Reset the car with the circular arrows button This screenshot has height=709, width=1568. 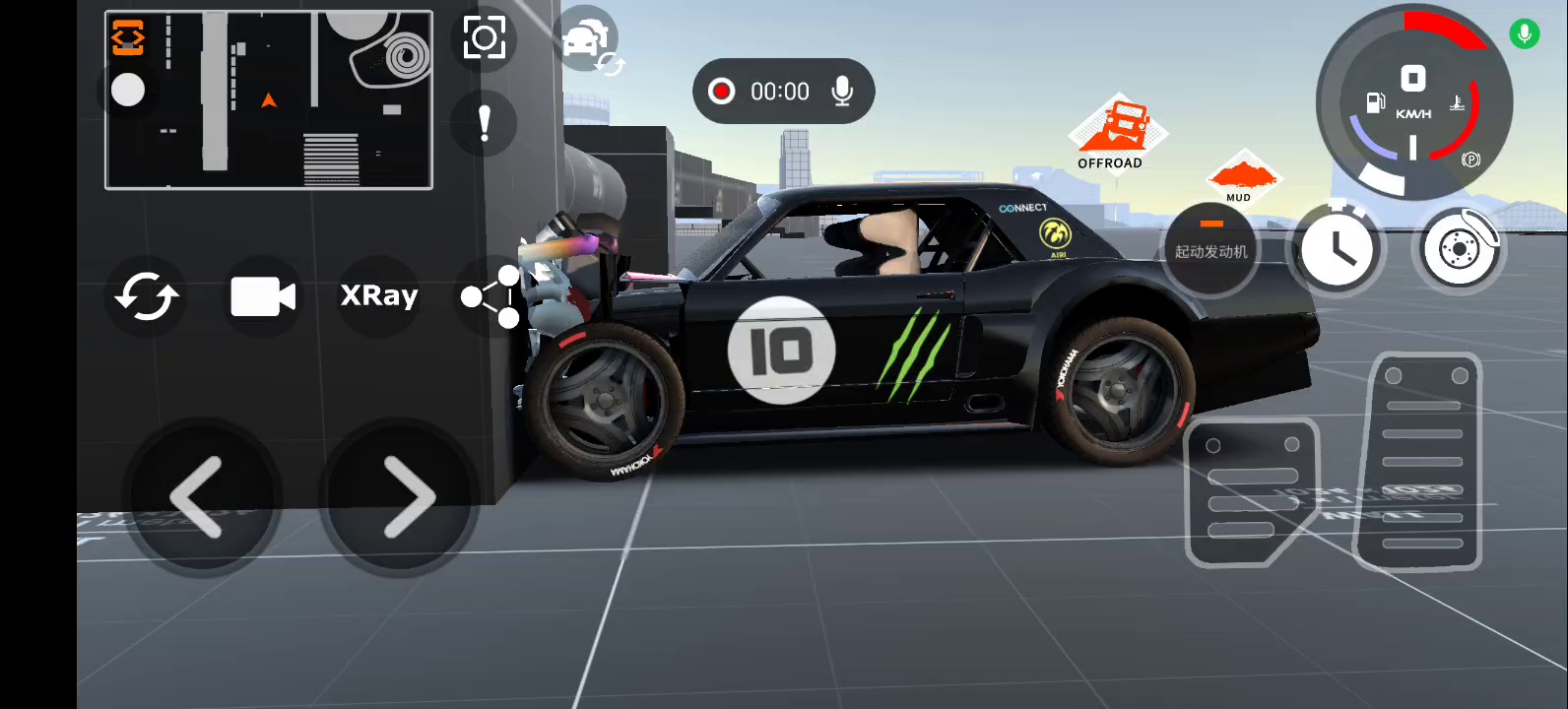coord(147,295)
